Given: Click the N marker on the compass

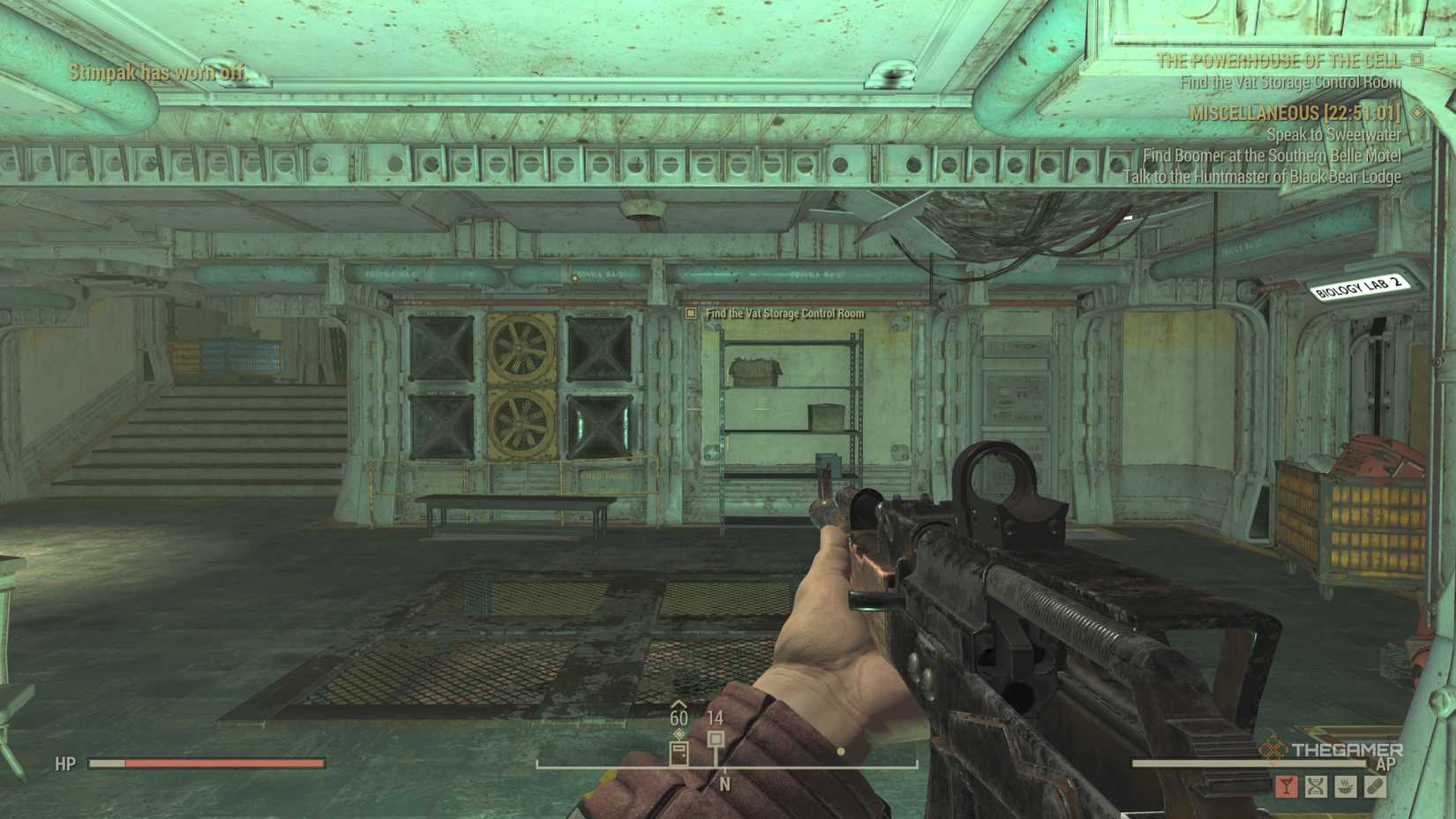Looking at the screenshot, I should [725, 782].
